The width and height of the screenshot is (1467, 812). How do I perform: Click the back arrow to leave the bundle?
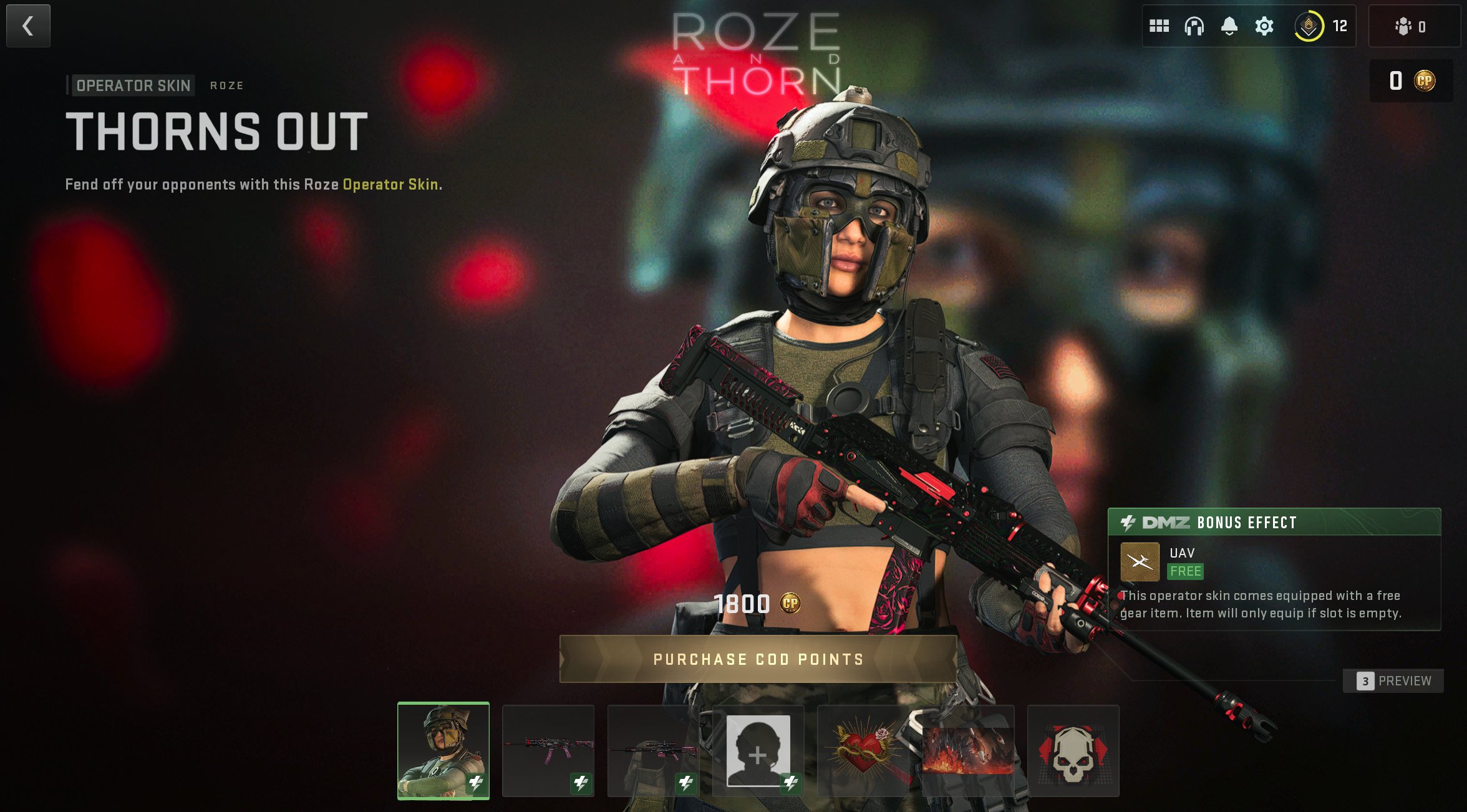pos(28,26)
